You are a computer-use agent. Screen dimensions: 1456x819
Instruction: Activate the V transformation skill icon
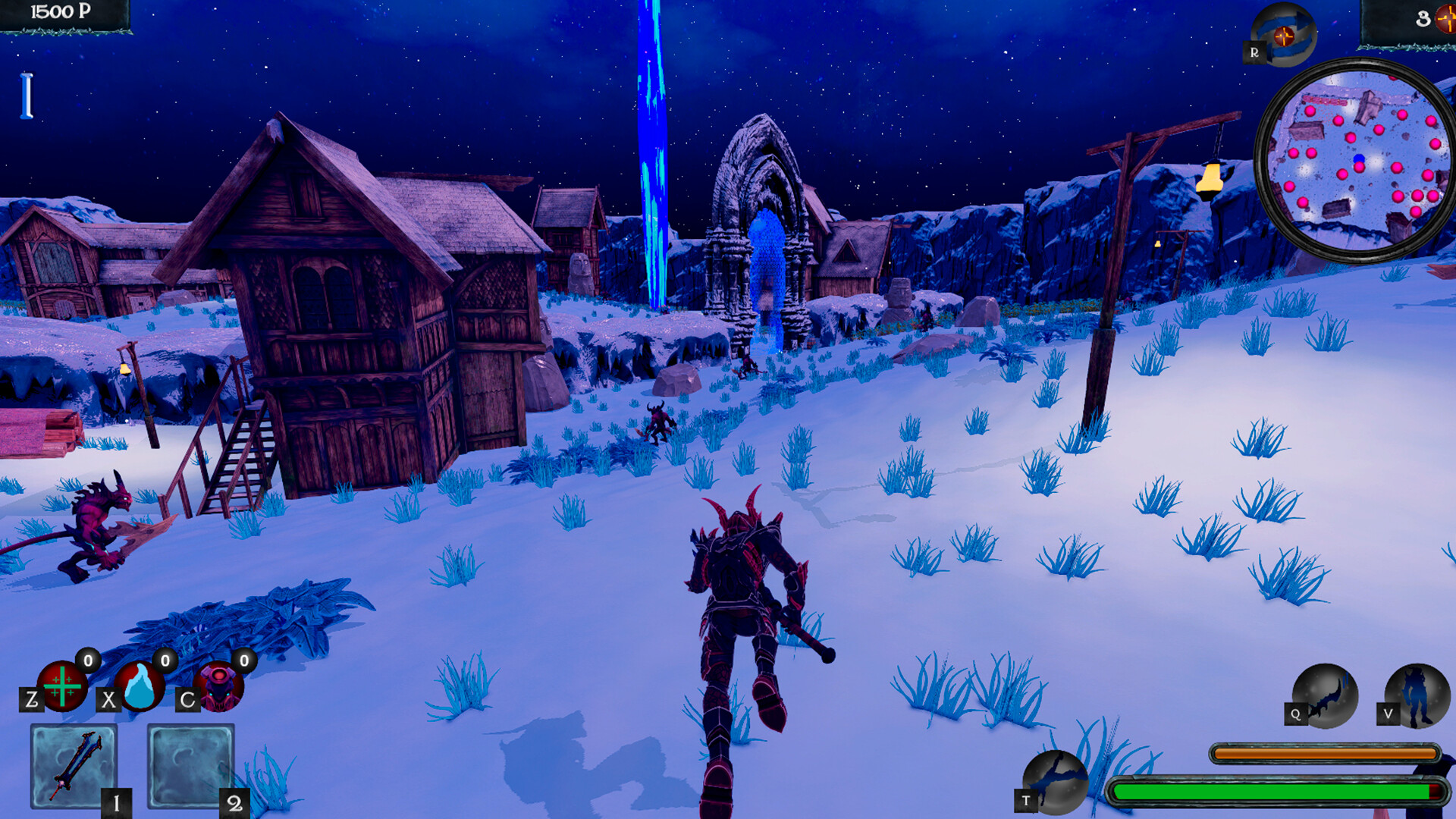[1417, 693]
